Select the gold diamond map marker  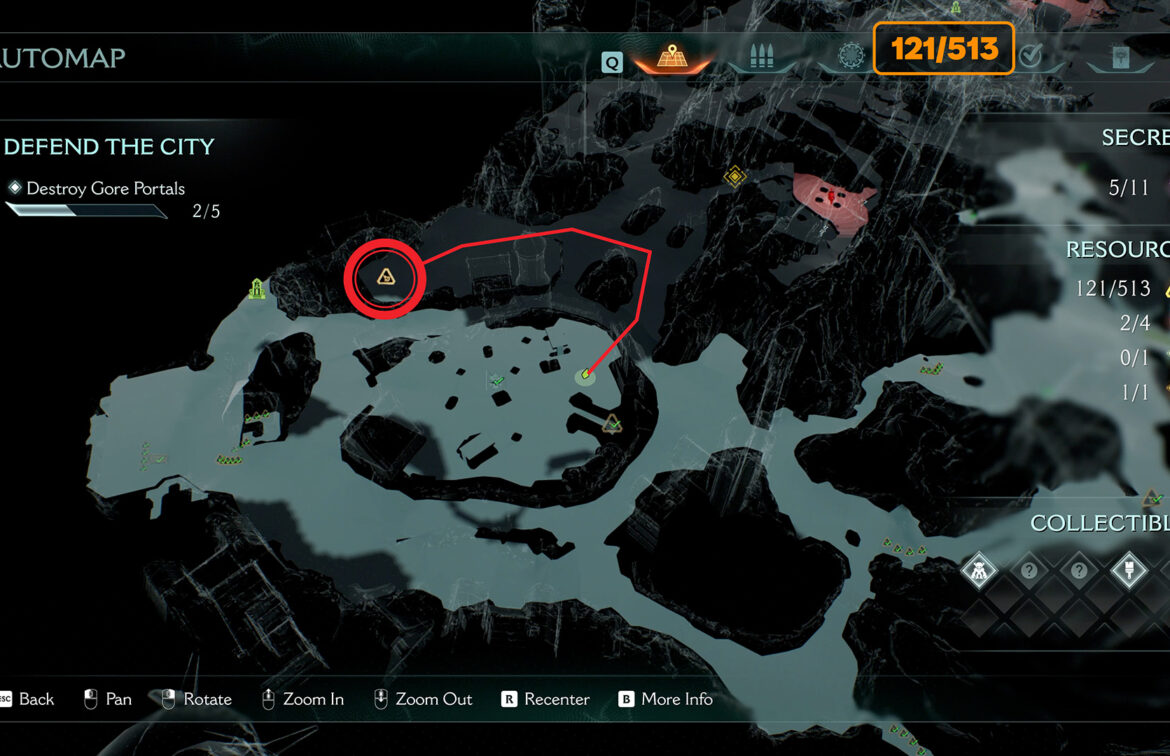tap(736, 177)
